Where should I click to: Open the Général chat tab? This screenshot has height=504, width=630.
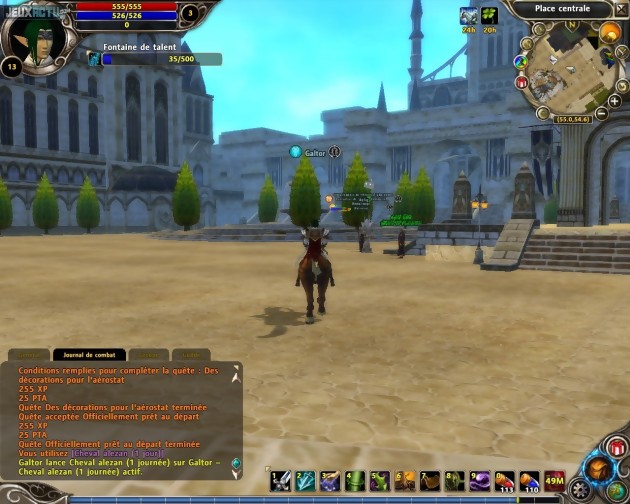click(x=30, y=354)
